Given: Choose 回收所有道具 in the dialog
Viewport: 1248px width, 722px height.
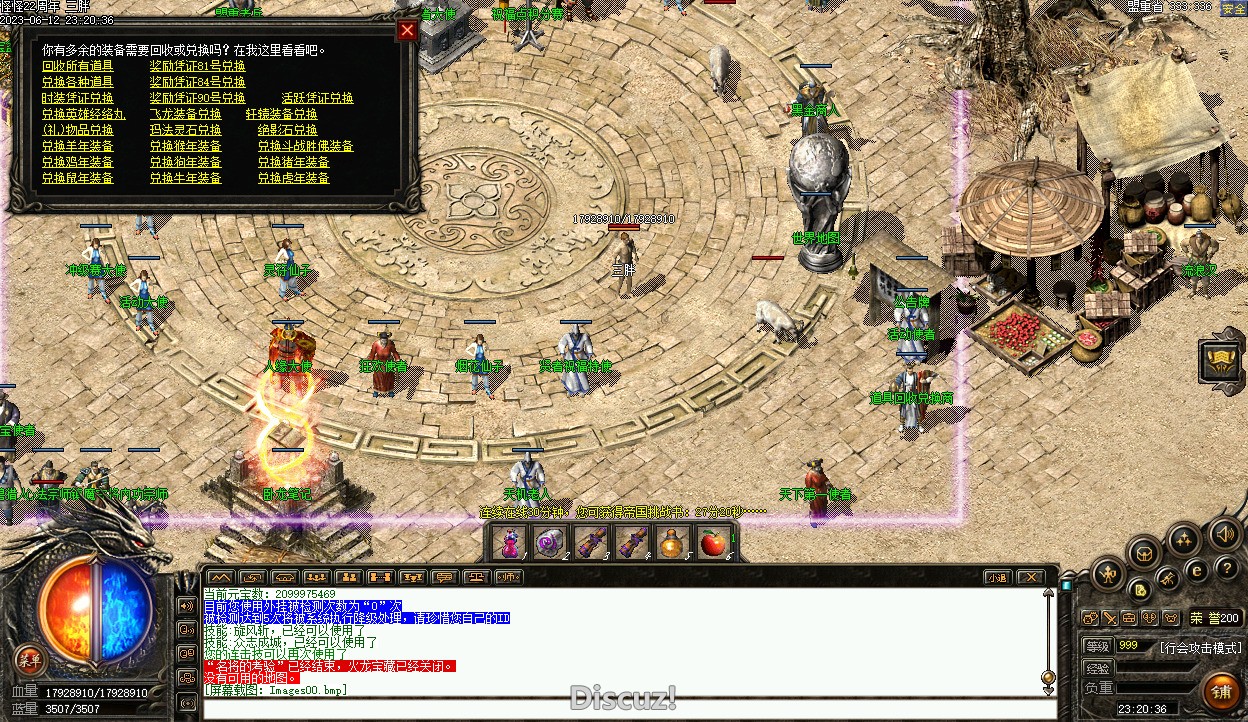Looking at the screenshot, I should point(78,66).
